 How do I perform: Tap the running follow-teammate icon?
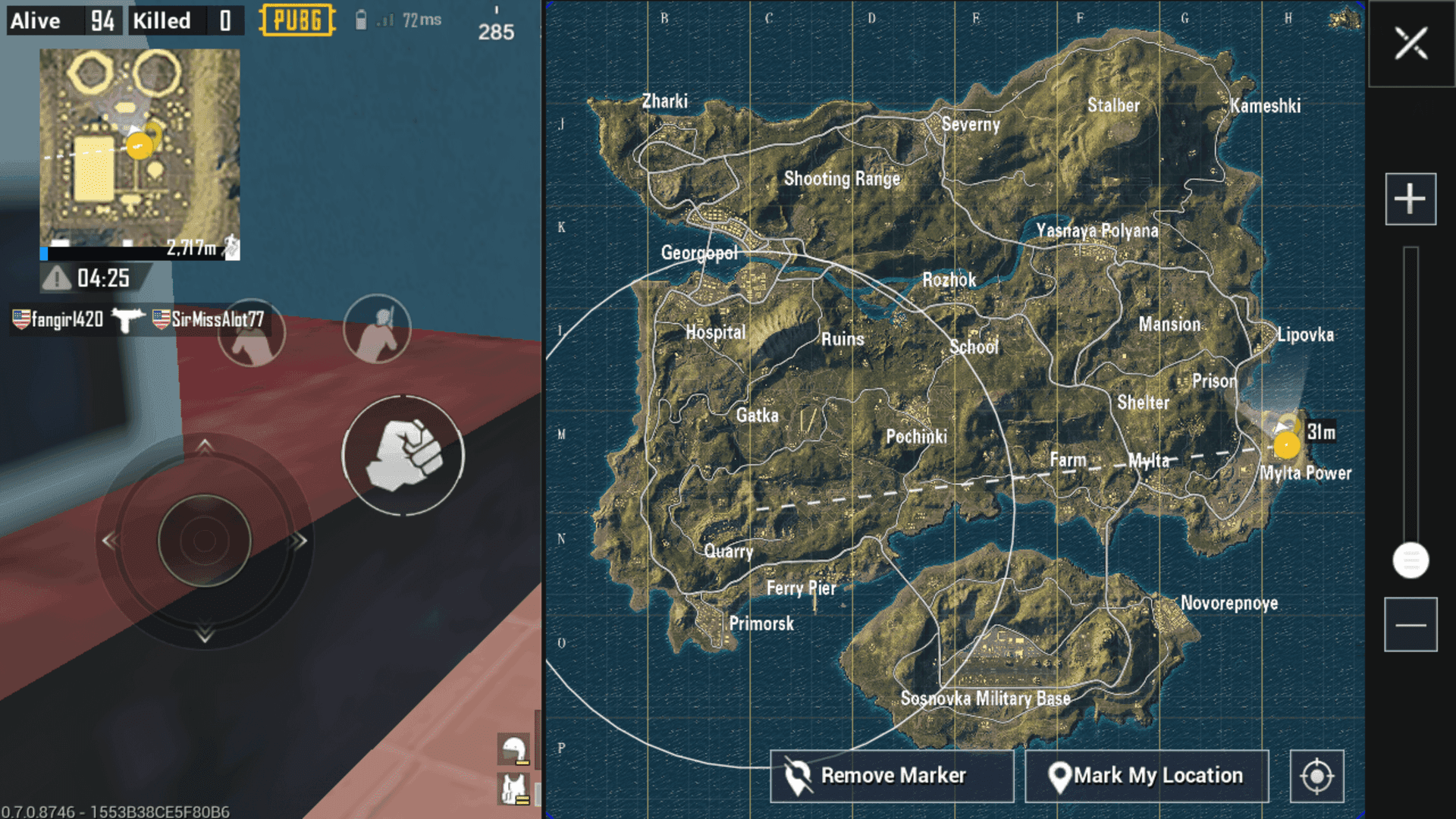click(231, 247)
